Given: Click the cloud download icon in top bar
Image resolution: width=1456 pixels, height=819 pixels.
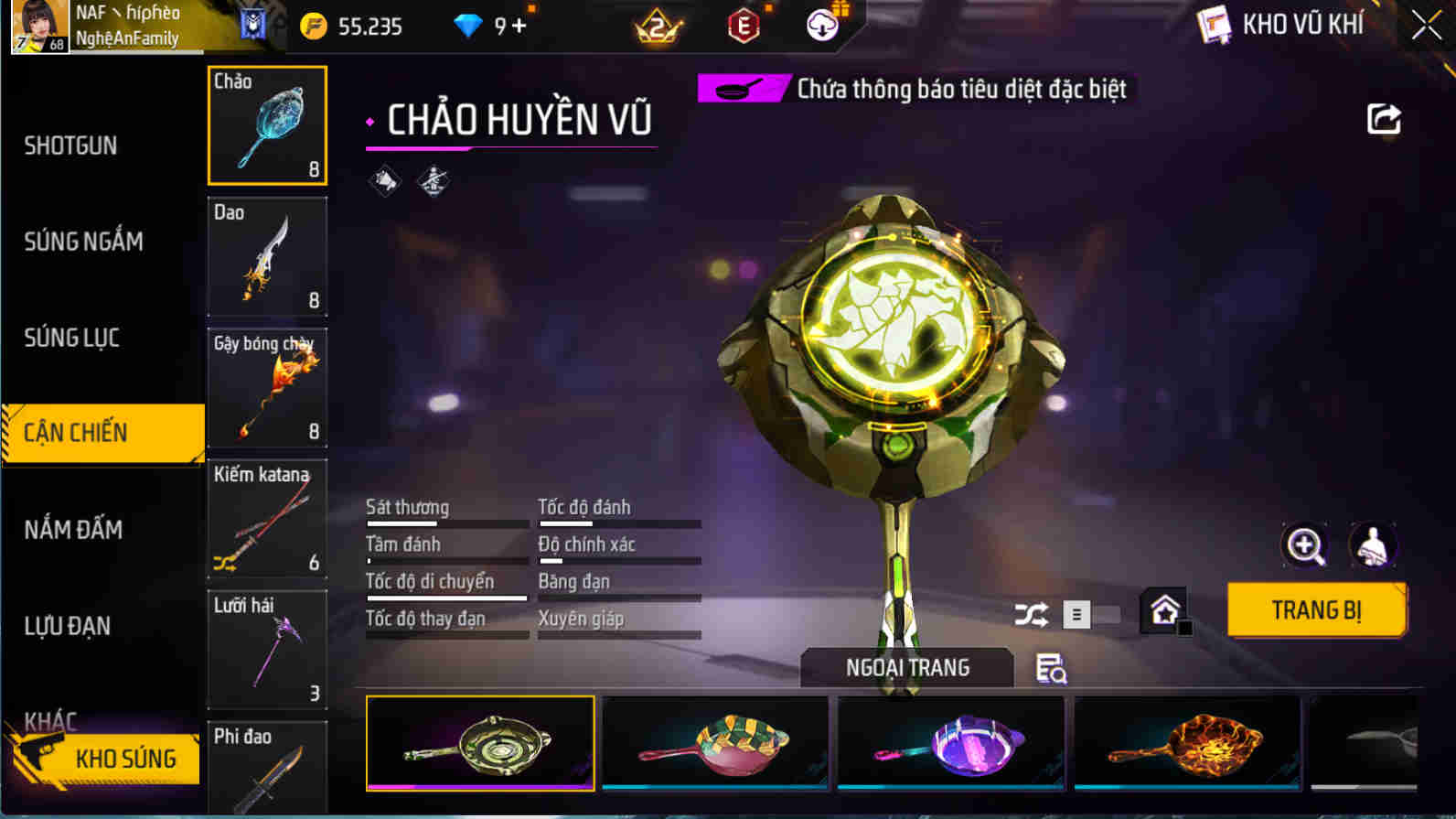Looking at the screenshot, I should 822,26.
